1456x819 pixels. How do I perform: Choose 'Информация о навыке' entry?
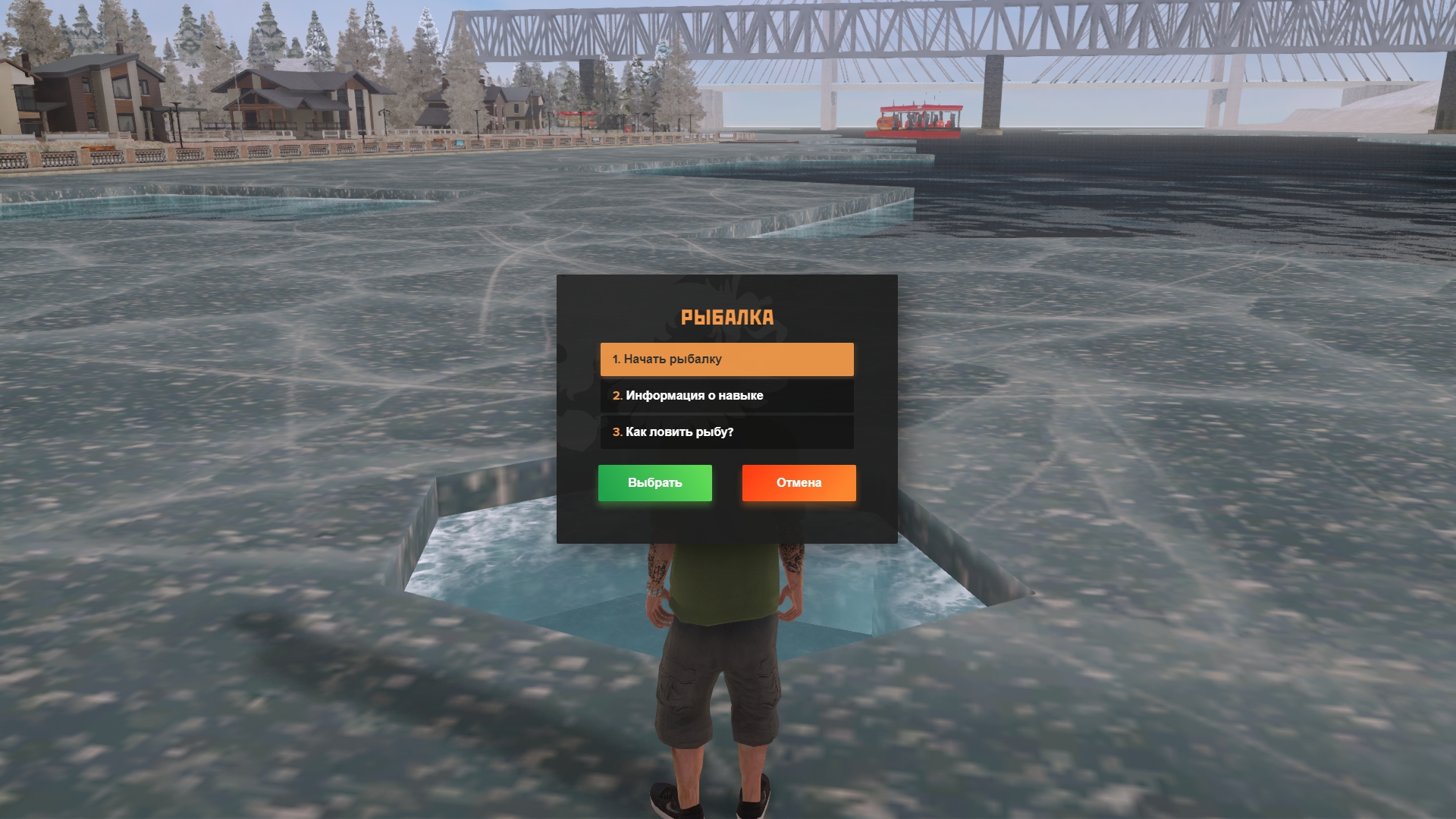(x=726, y=396)
